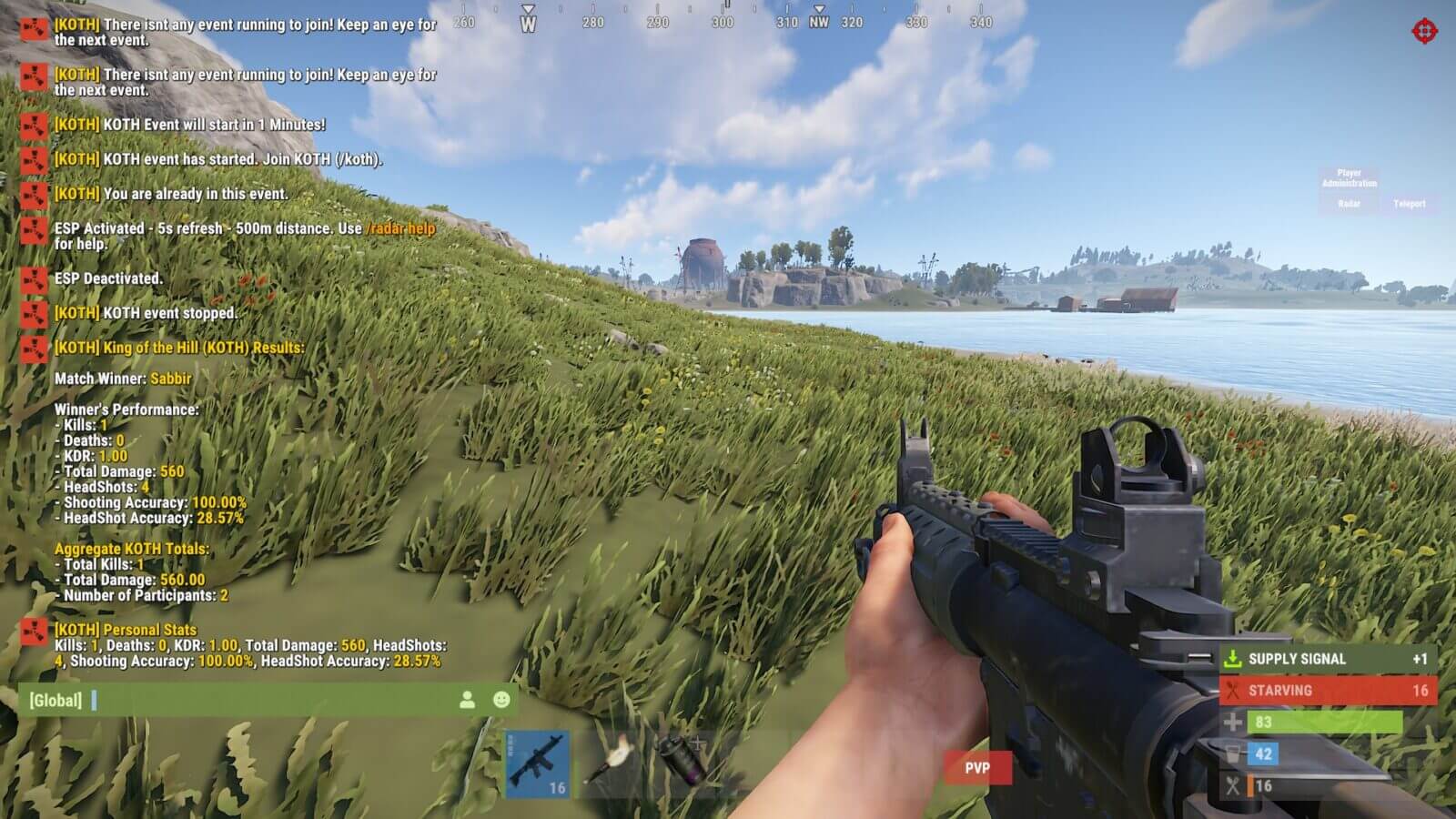Click the player icon in the chat bar
The image size is (1456, 819).
[467, 700]
